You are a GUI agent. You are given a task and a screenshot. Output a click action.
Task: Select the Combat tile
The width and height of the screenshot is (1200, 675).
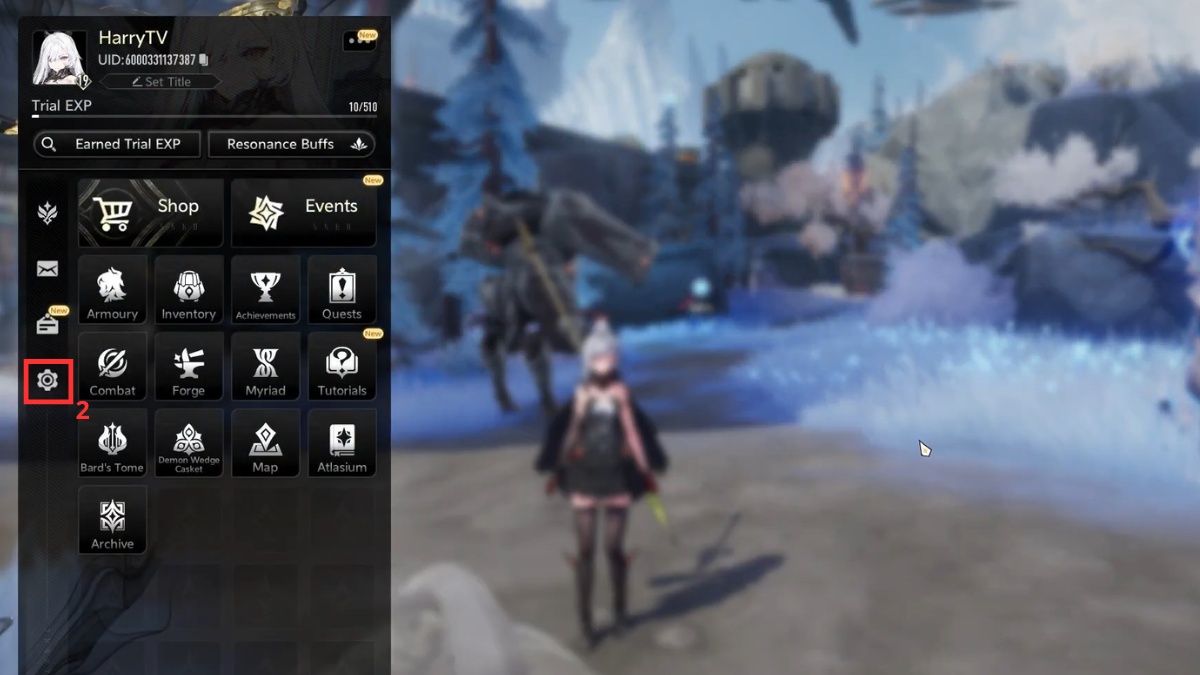coord(112,367)
